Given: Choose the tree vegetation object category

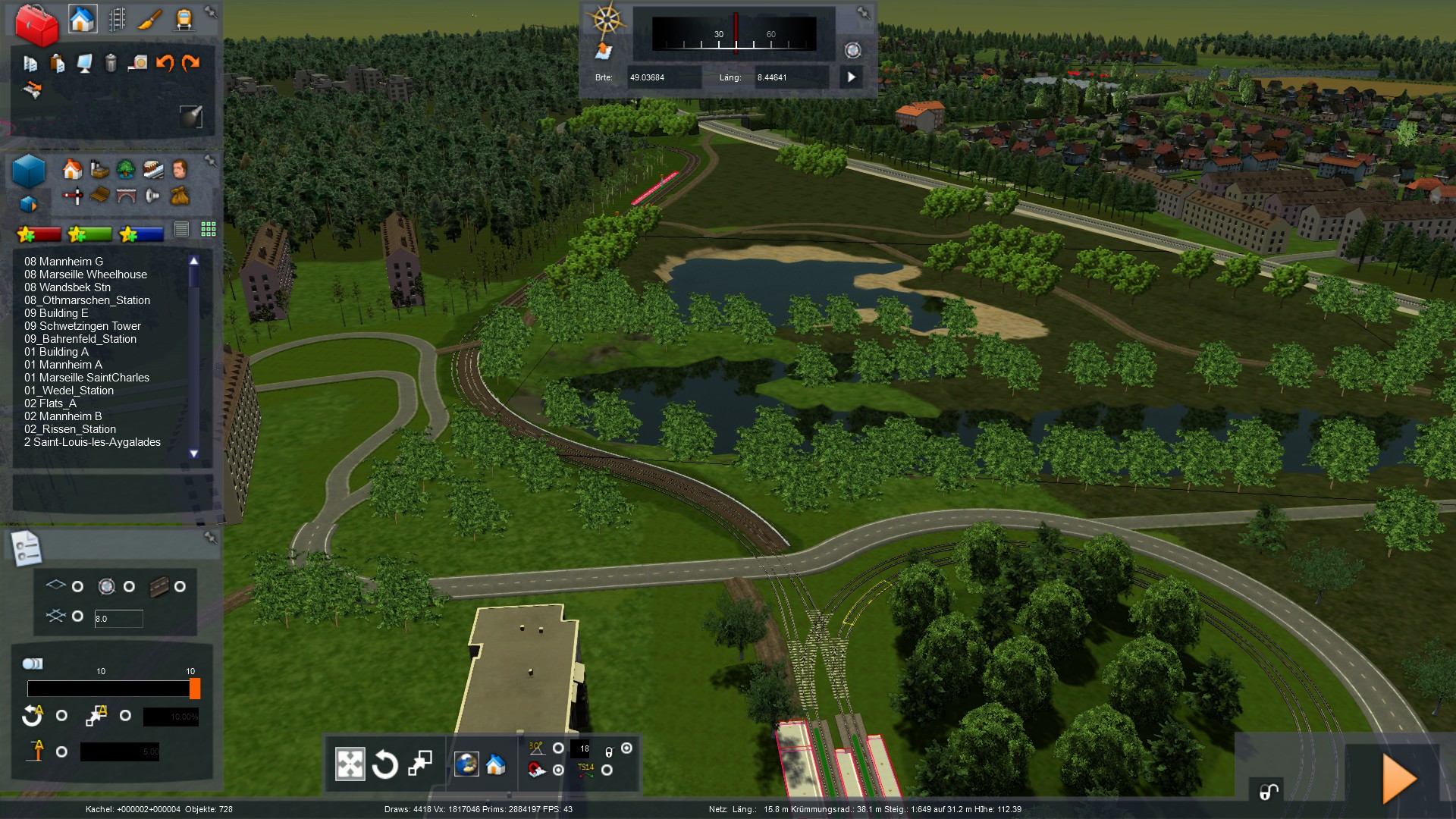Looking at the screenshot, I should [x=126, y=169].
